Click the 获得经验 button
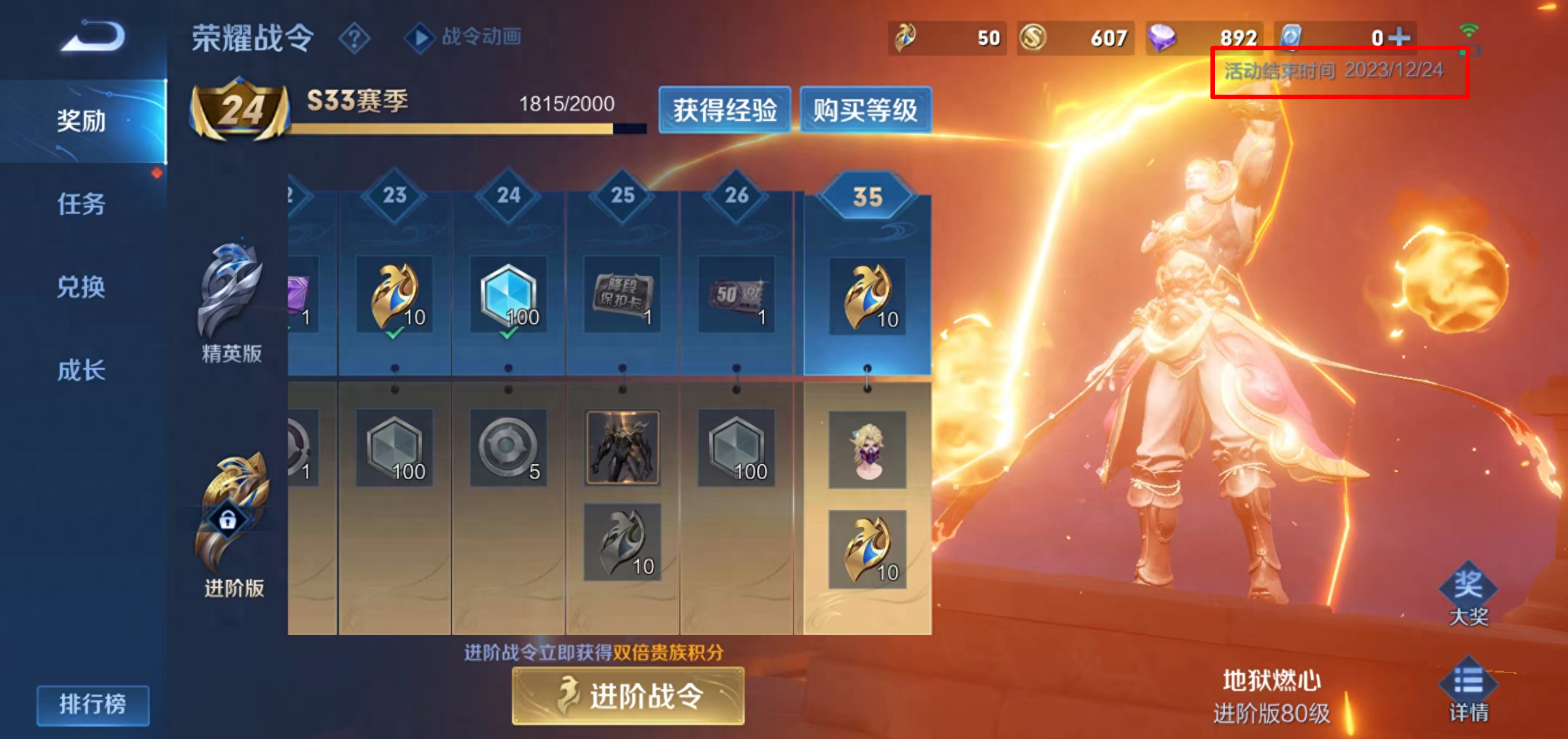Viewport: 1568px width, 739px height. point(724,110)
